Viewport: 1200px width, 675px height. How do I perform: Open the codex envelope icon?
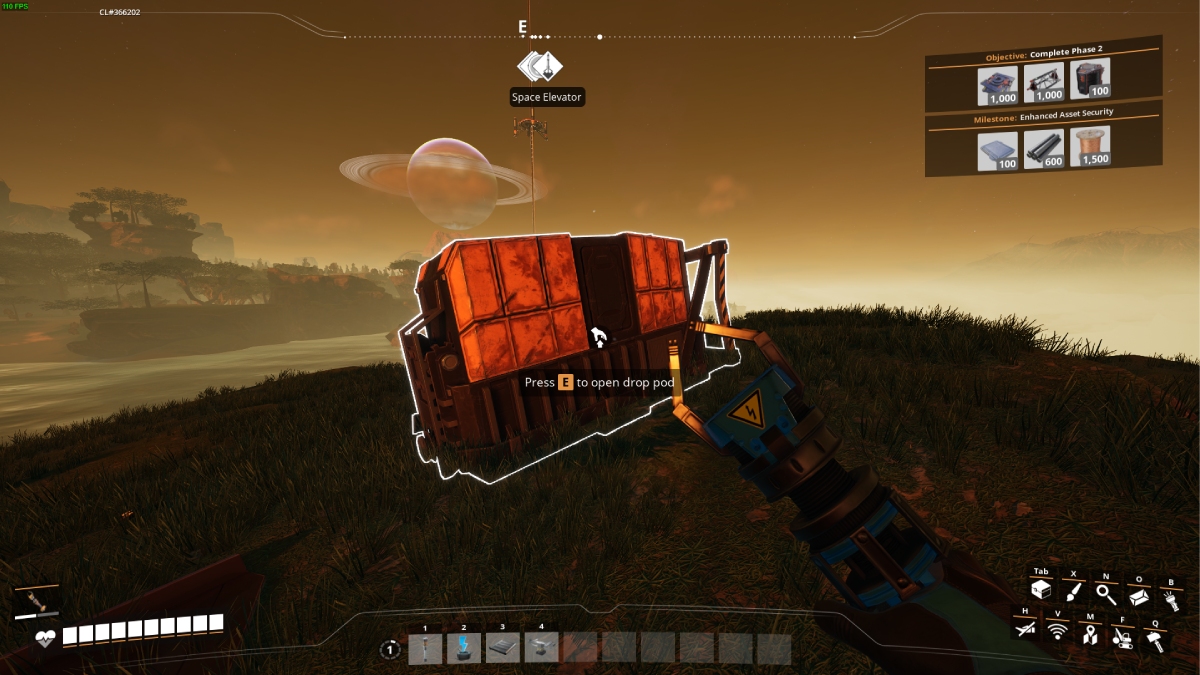click(x=1138, y=597)
